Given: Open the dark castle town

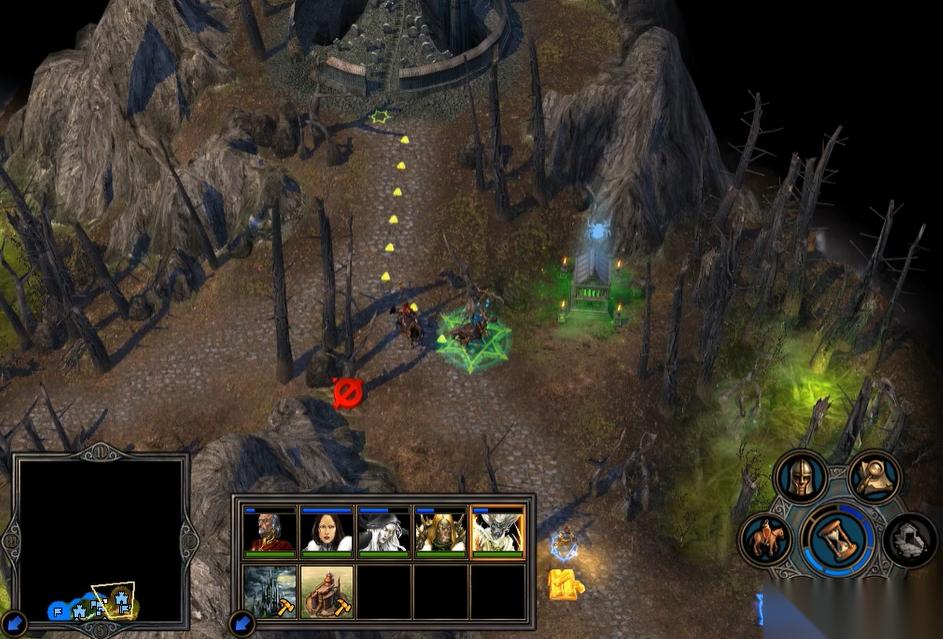Looking at the screenshot, I should pyautogui.click(x=270, y=591).
